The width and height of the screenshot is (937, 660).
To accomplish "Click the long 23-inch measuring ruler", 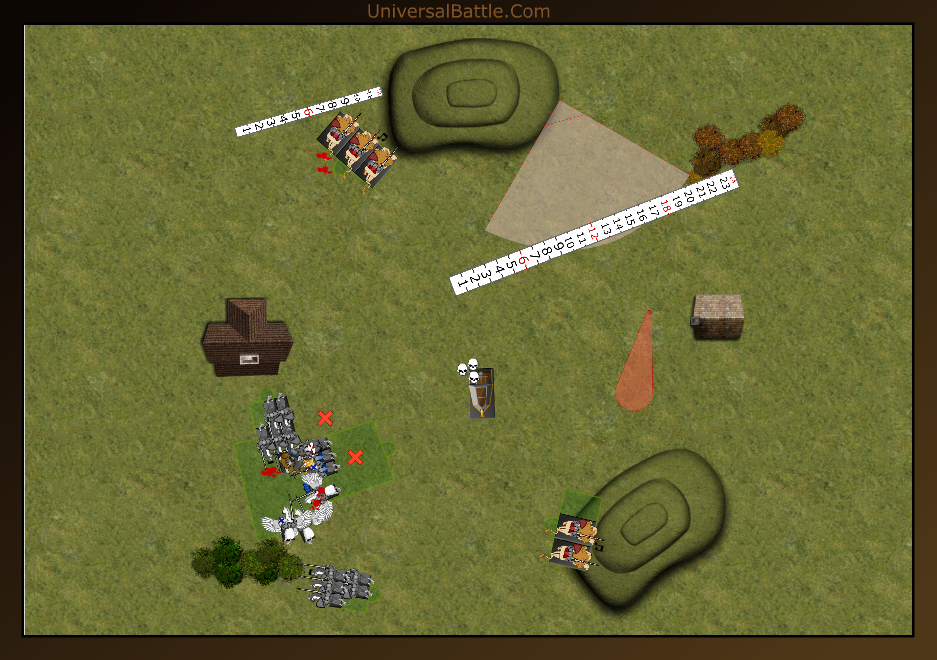I will (594, 233).
